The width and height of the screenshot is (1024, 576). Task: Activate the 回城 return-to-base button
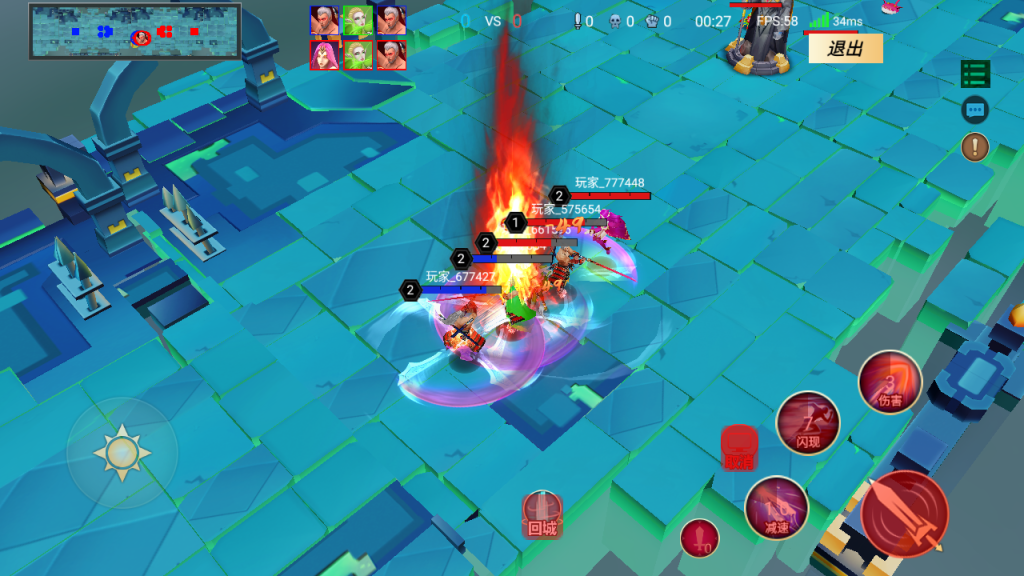pyautogui.click(x=542, y=515)
